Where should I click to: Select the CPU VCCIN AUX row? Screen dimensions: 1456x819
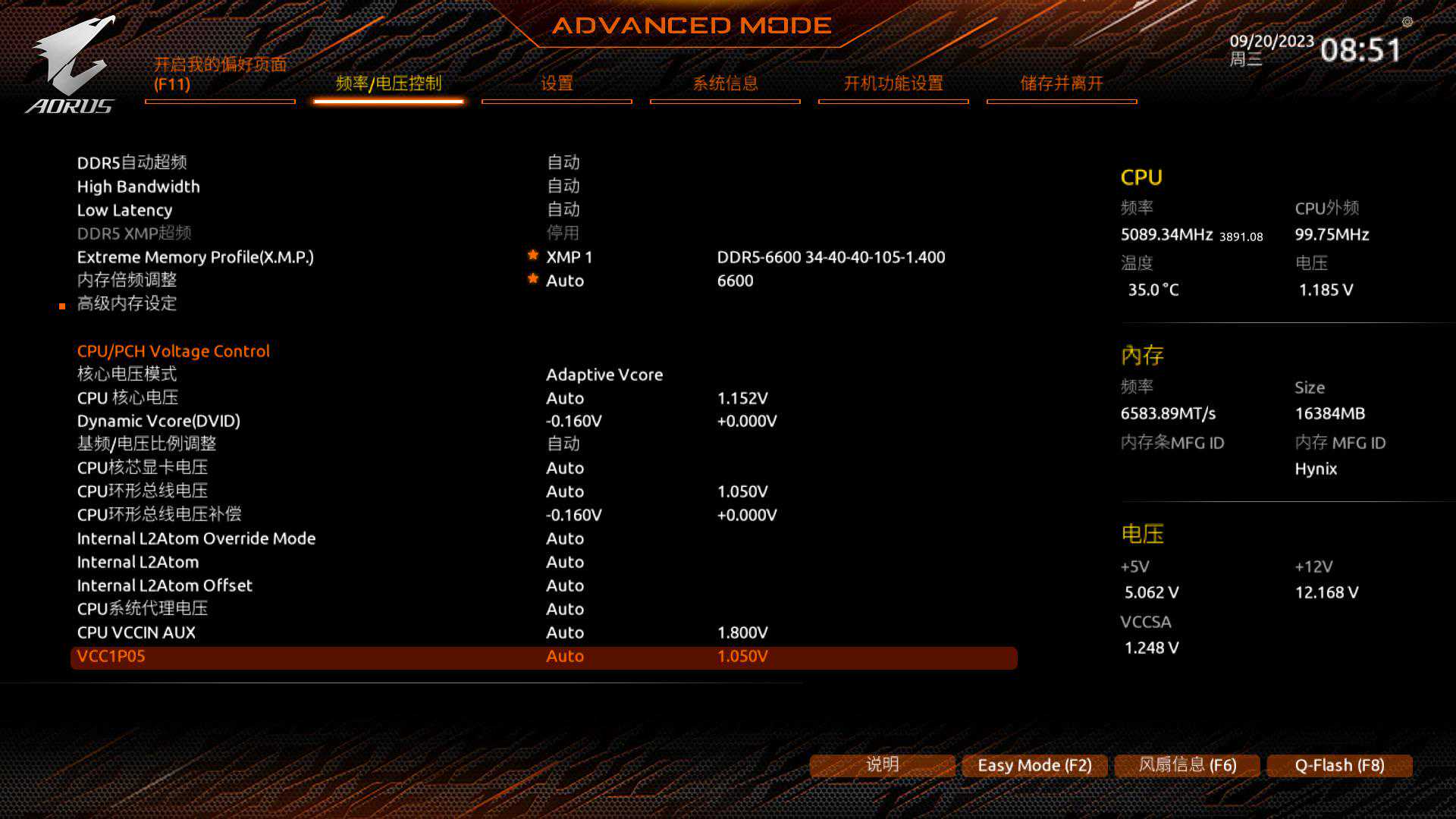pyautogui.click(x=136, y=632)
